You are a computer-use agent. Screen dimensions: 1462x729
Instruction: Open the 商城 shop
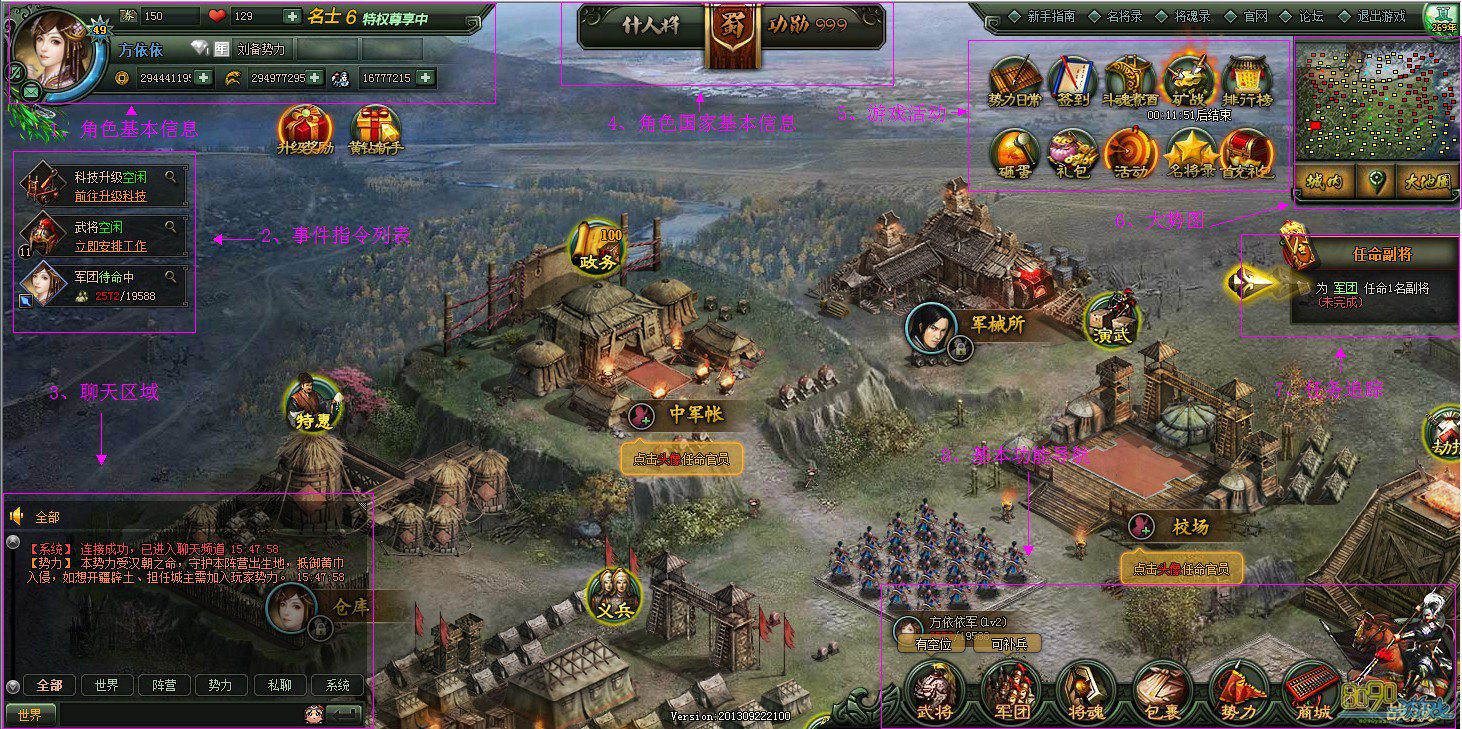(1313, 692)
